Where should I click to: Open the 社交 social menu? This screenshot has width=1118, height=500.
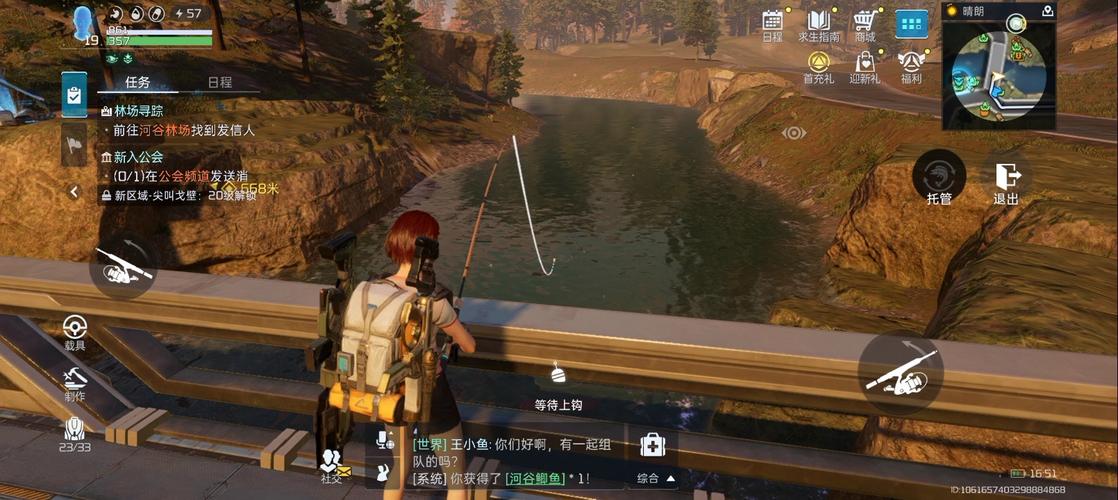coord(331,462)
